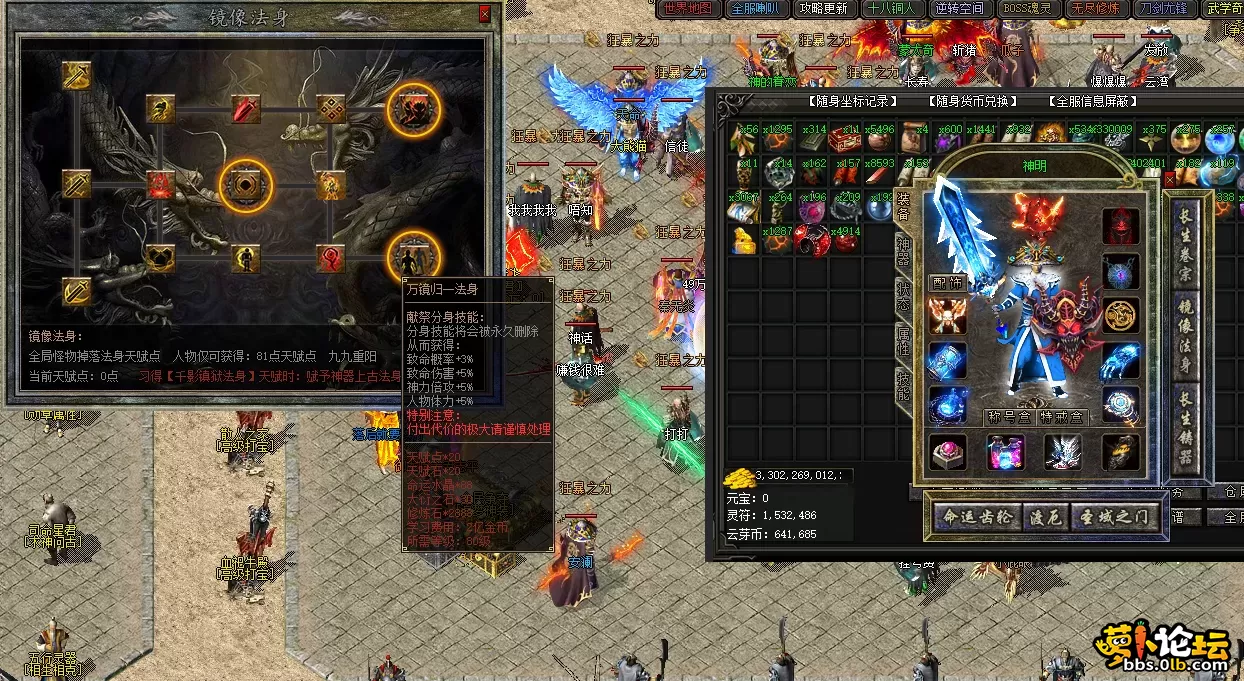This screenshot has width=1244, height=681.
Task: Choose the red sword talent node
Action: click(246, 109)
